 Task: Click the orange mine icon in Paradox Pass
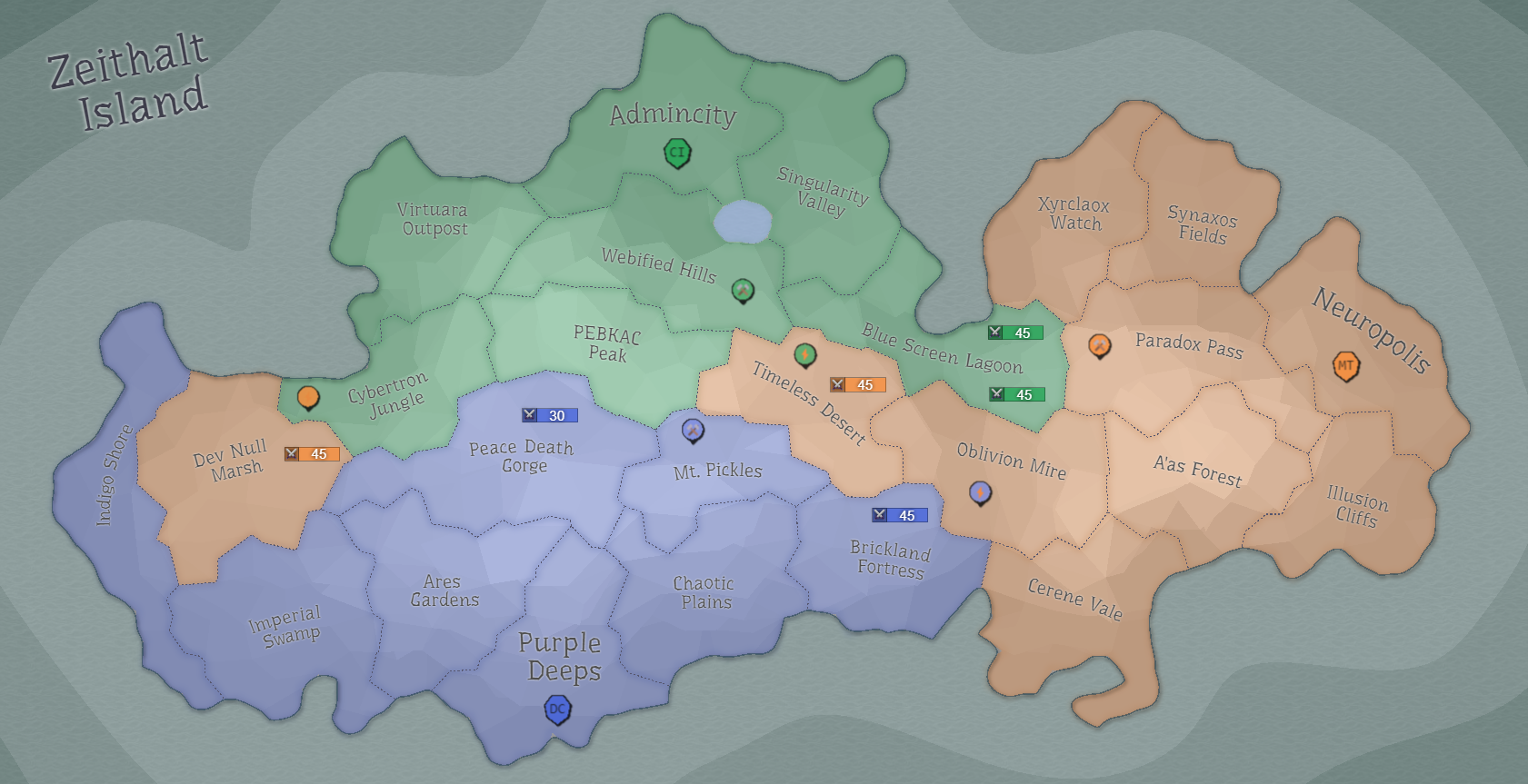[x=1100, y=346]
